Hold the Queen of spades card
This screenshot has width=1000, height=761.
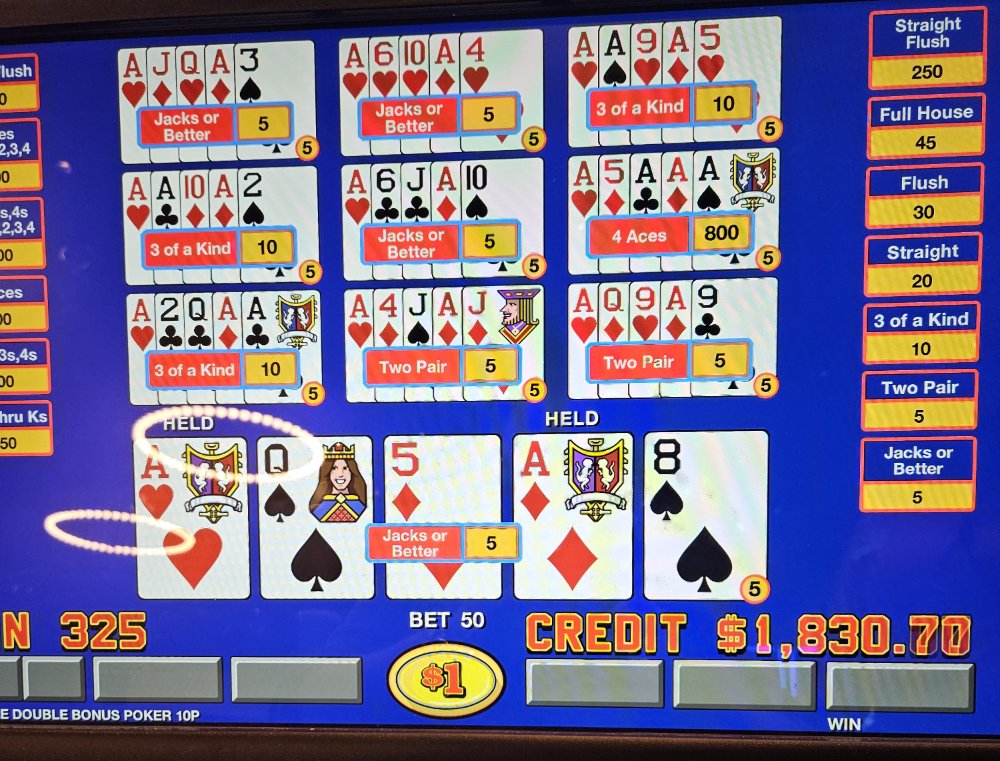316,517
